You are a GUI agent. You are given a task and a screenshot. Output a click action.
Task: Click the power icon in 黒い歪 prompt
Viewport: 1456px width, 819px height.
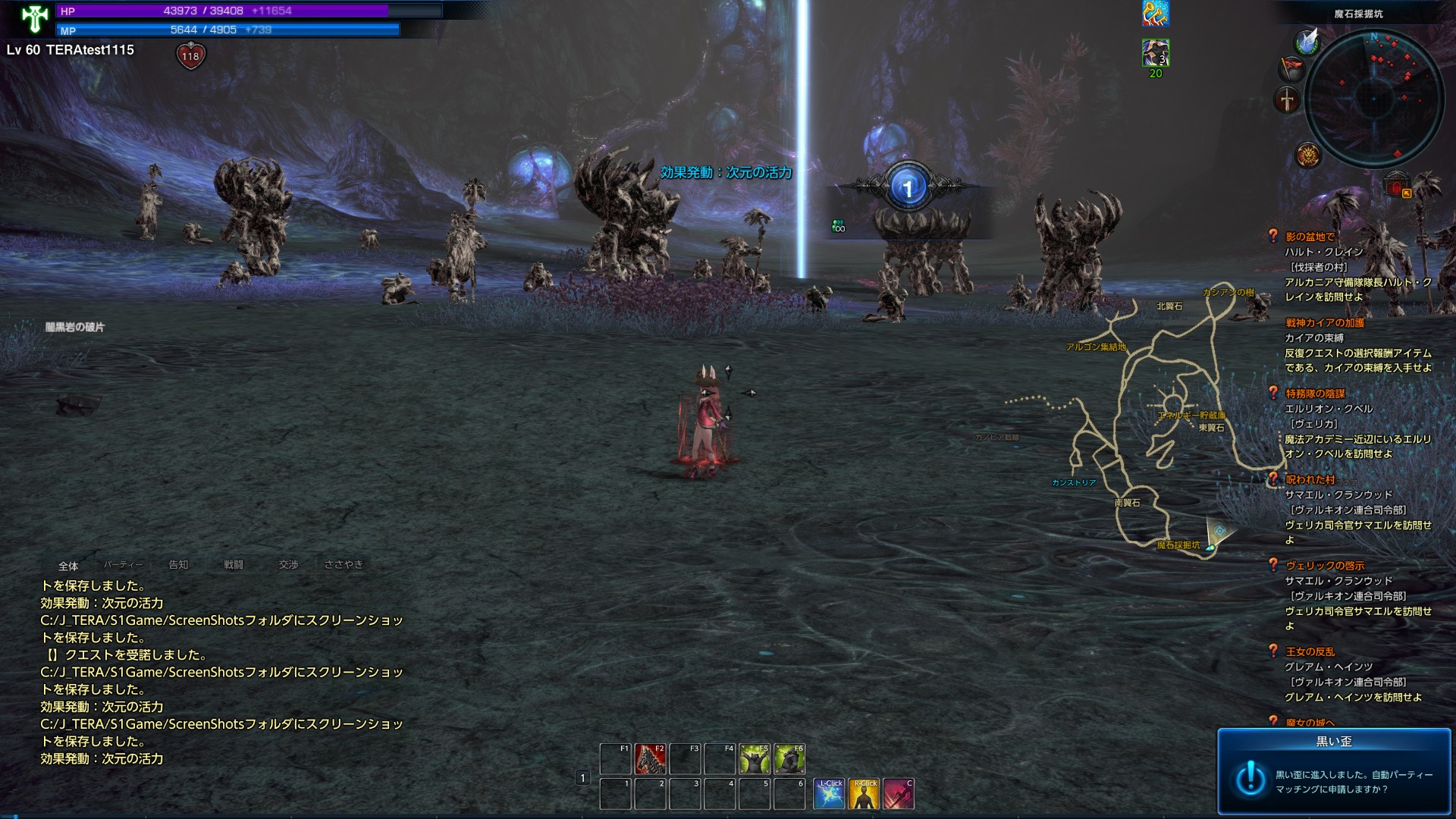tap(1250, 779)
